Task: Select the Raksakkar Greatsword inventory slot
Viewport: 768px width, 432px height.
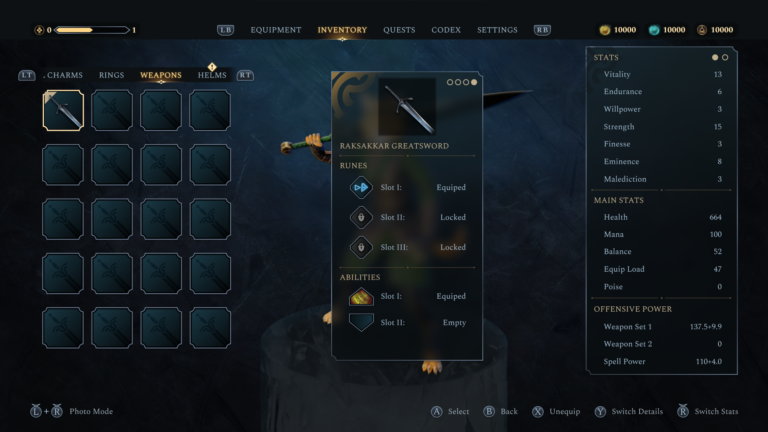Action: point(63,110)
